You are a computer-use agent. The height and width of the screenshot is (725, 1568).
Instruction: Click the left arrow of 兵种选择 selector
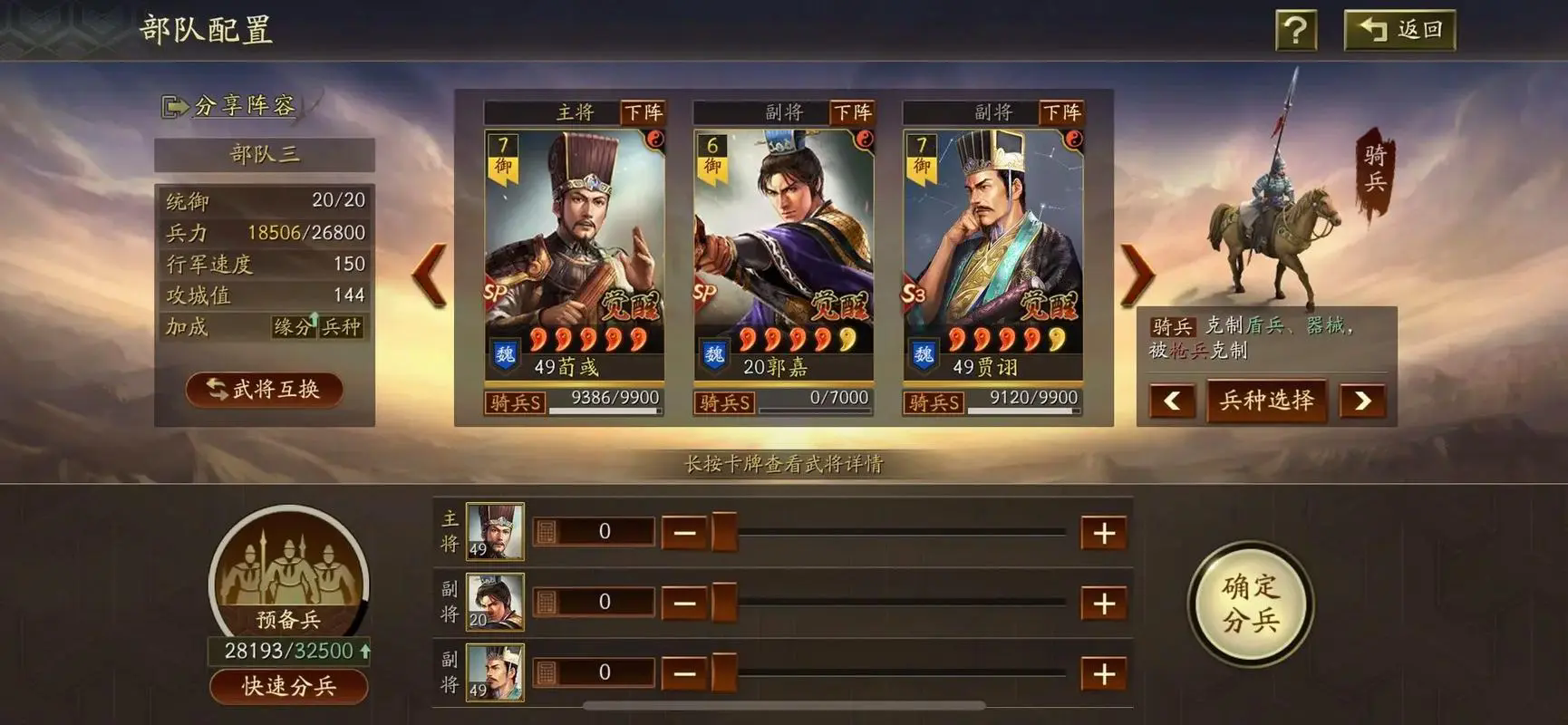(x=1170, y=401)
